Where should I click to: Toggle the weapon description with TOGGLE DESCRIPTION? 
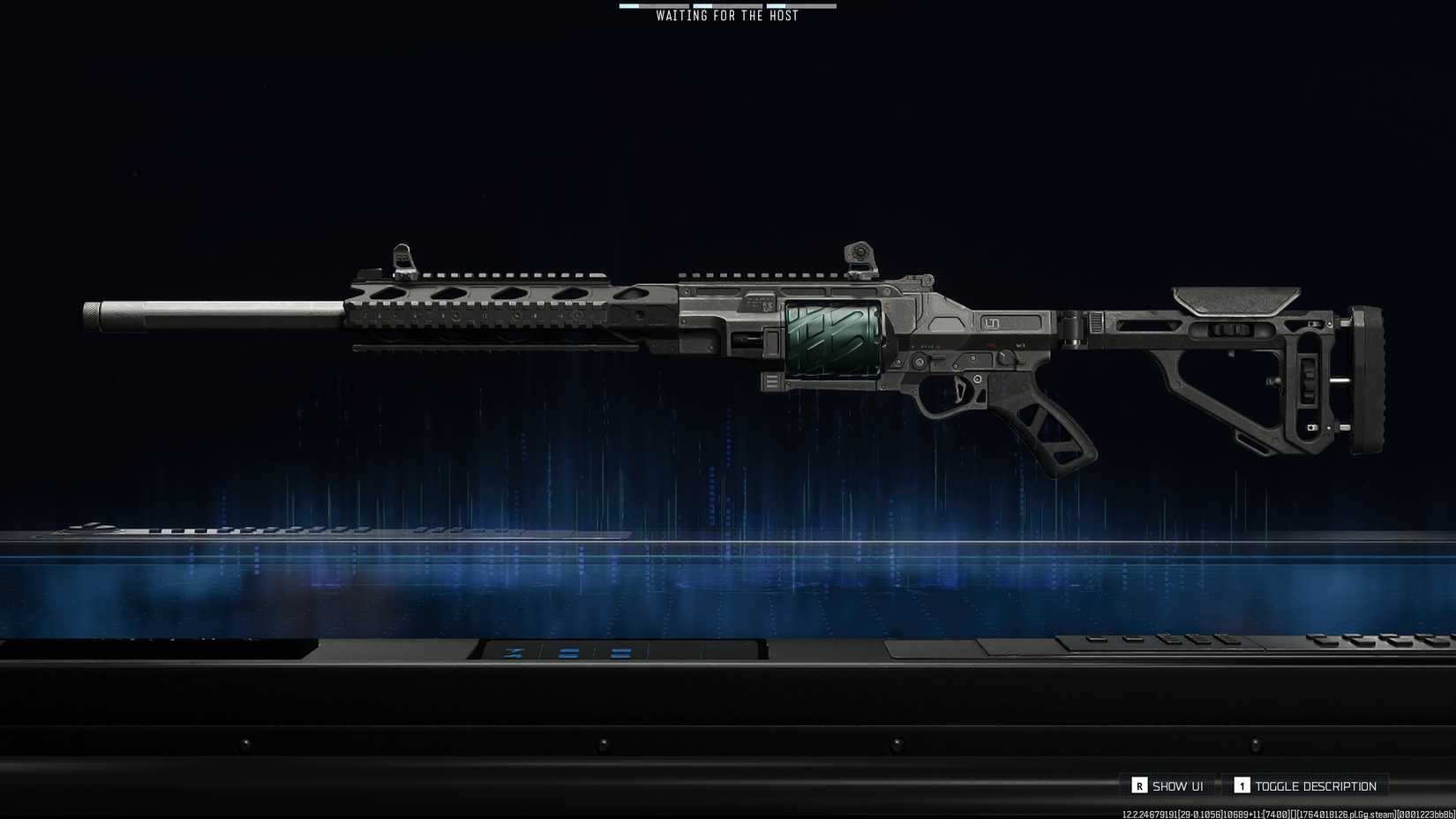click(1306, 785)
